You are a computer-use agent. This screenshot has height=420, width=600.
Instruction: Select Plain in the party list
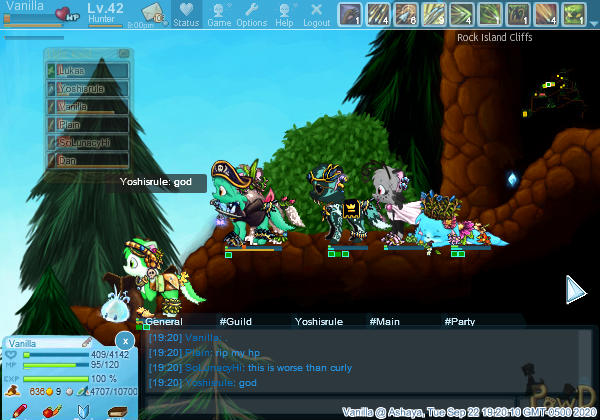click(x=88, y=124)
